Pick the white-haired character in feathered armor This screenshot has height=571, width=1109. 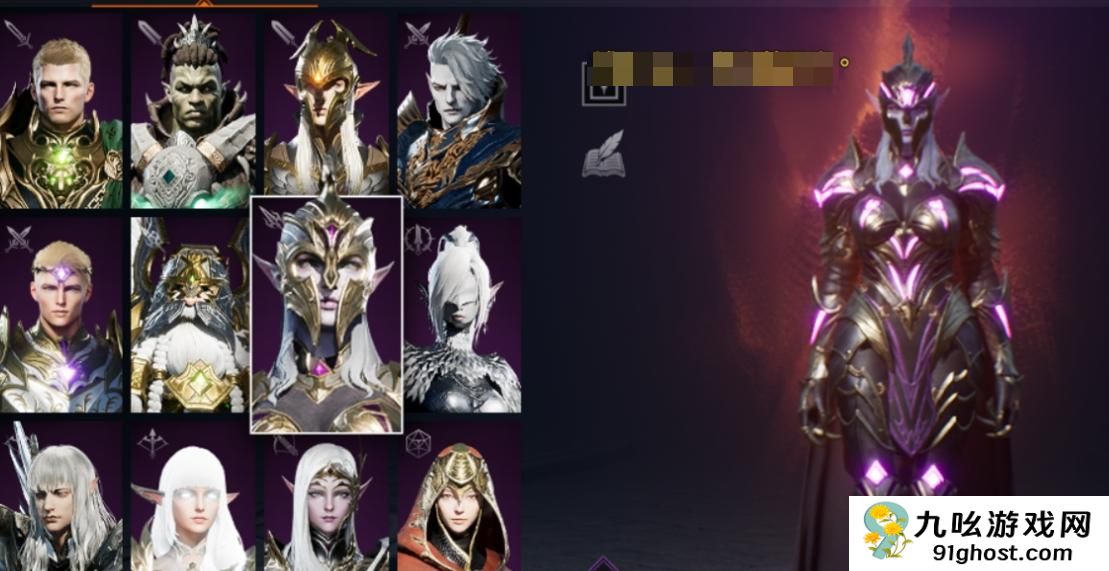pyautogui.click(x=462, y=315)
